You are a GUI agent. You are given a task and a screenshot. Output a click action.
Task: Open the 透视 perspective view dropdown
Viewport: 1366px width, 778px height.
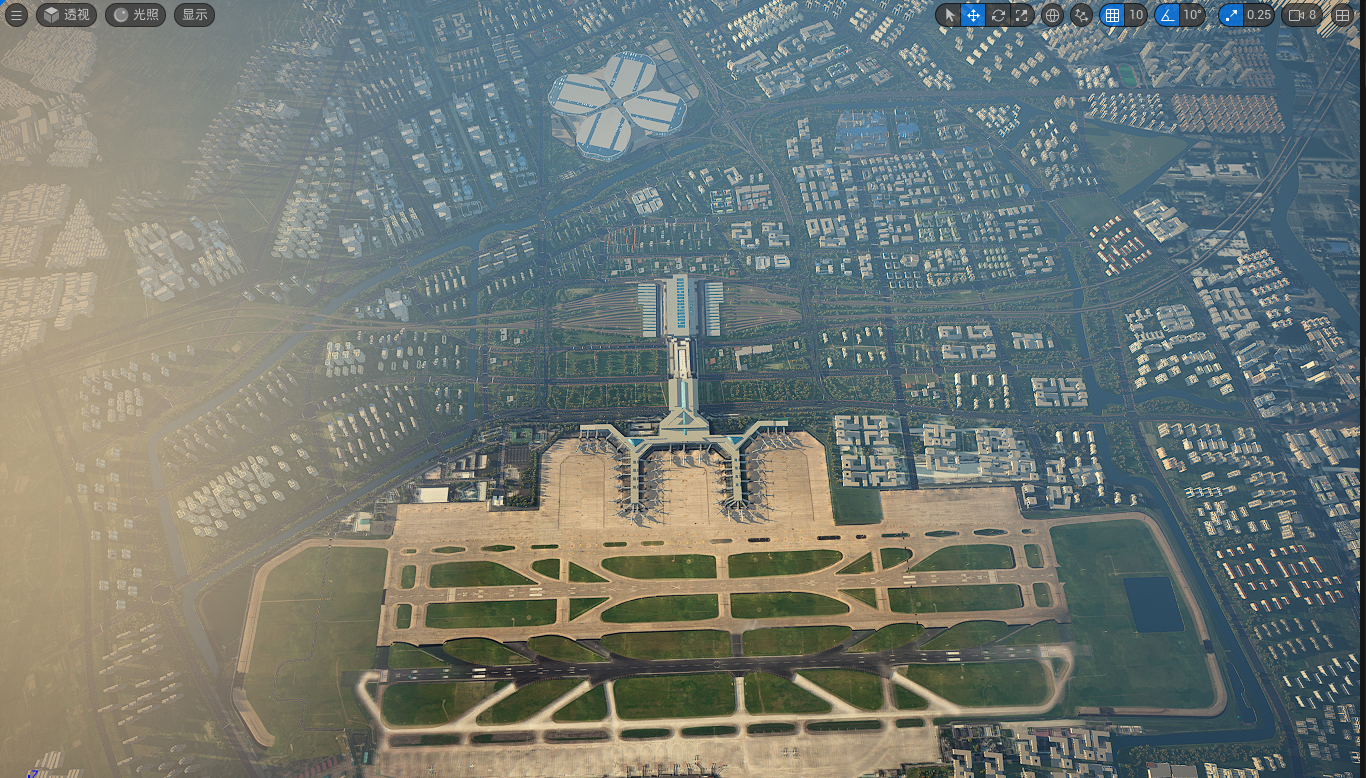[x=67, y=15]
